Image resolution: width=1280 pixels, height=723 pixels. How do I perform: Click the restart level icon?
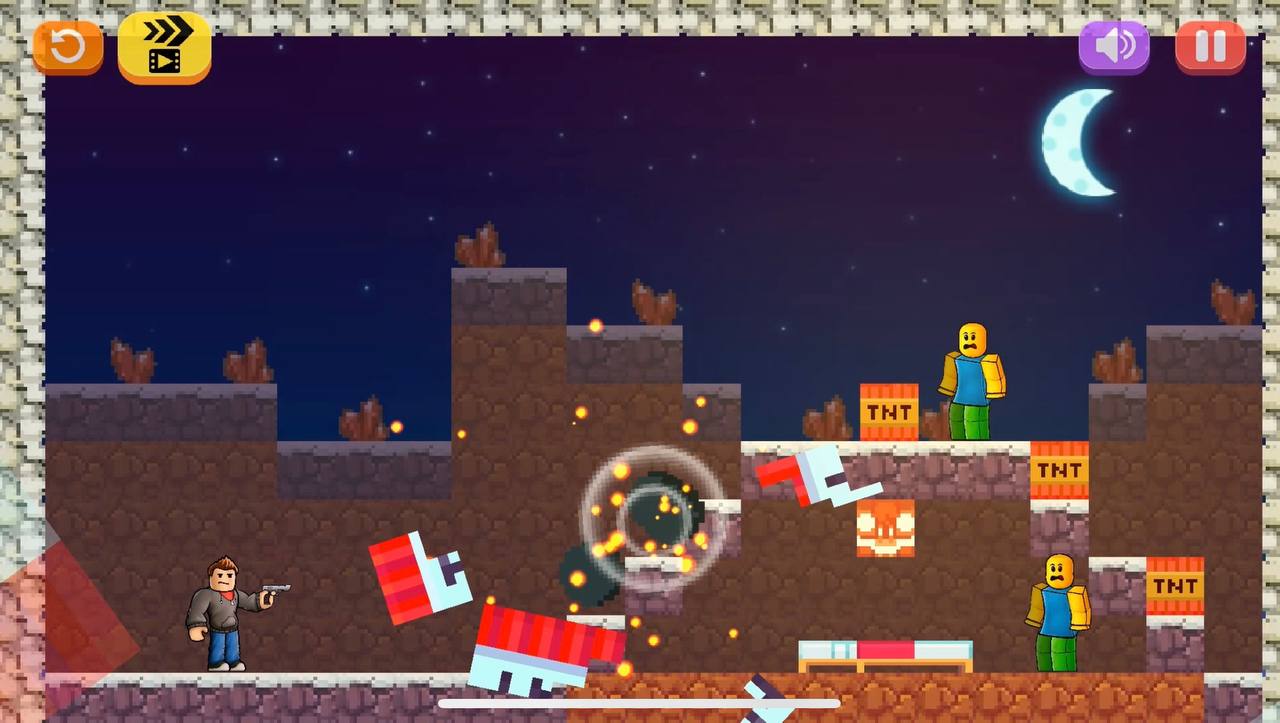point(67,46)
